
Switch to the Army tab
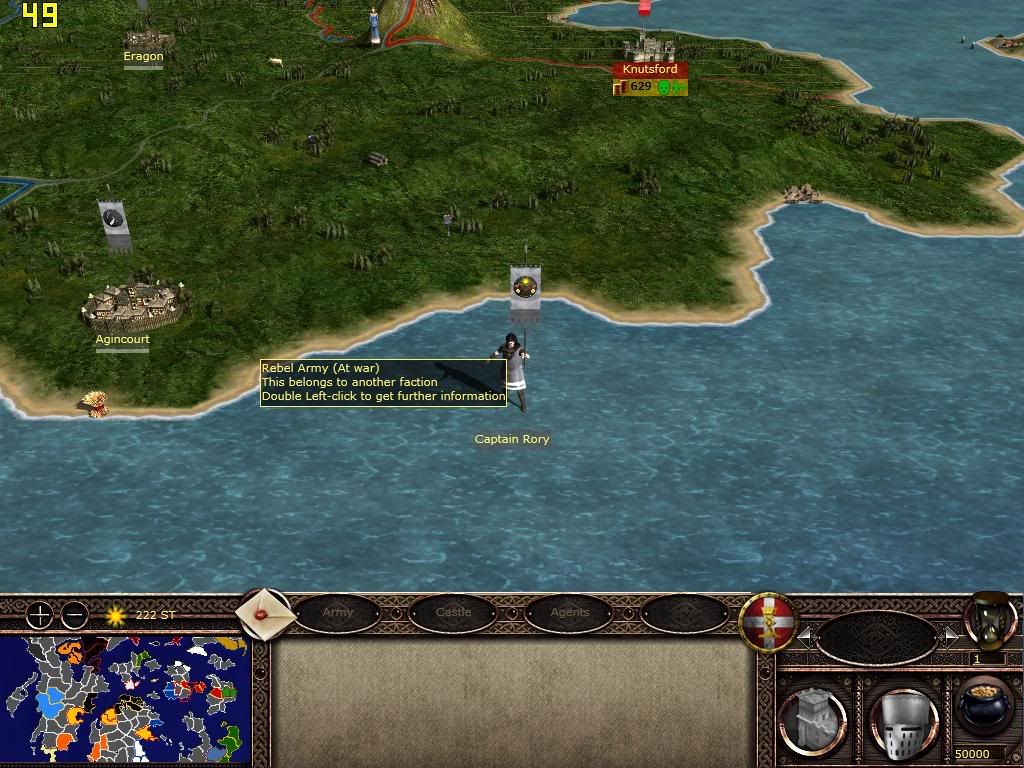pyautogui.click(x=338, y=612)
